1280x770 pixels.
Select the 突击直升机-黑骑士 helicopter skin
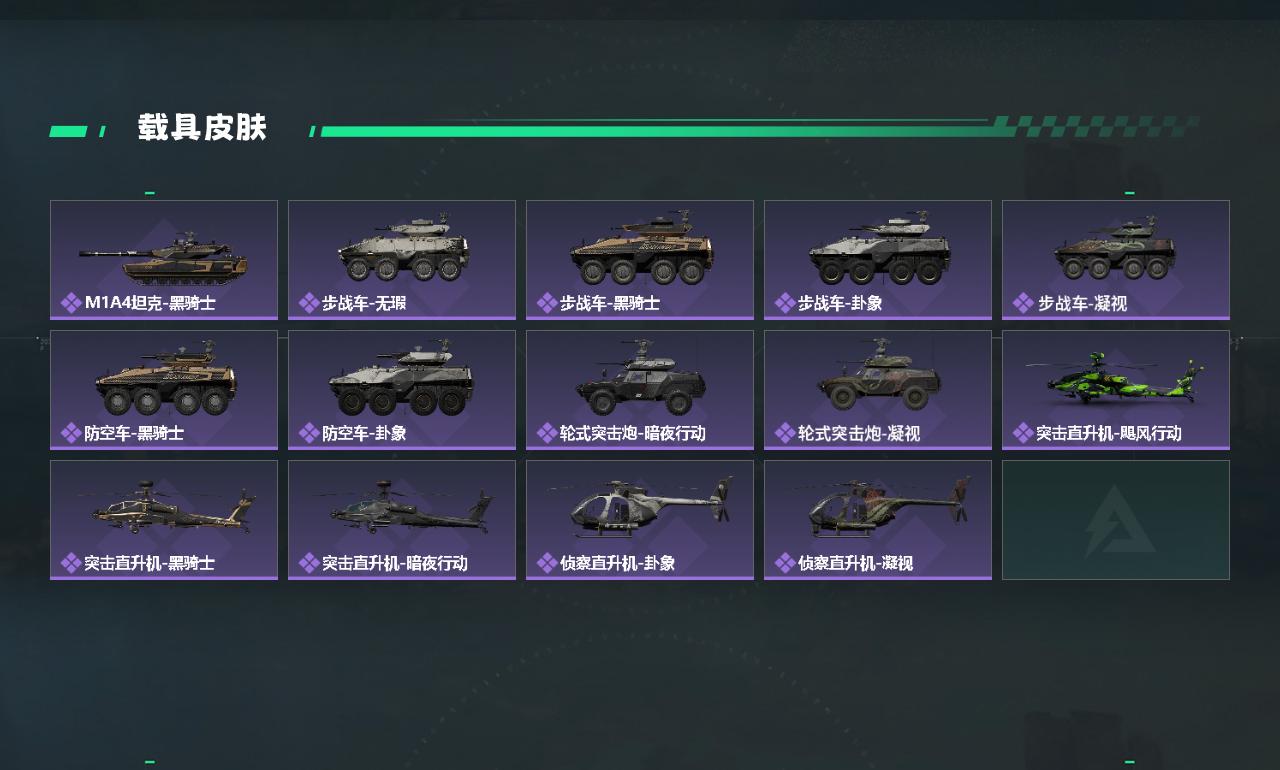tap(164, 520)
